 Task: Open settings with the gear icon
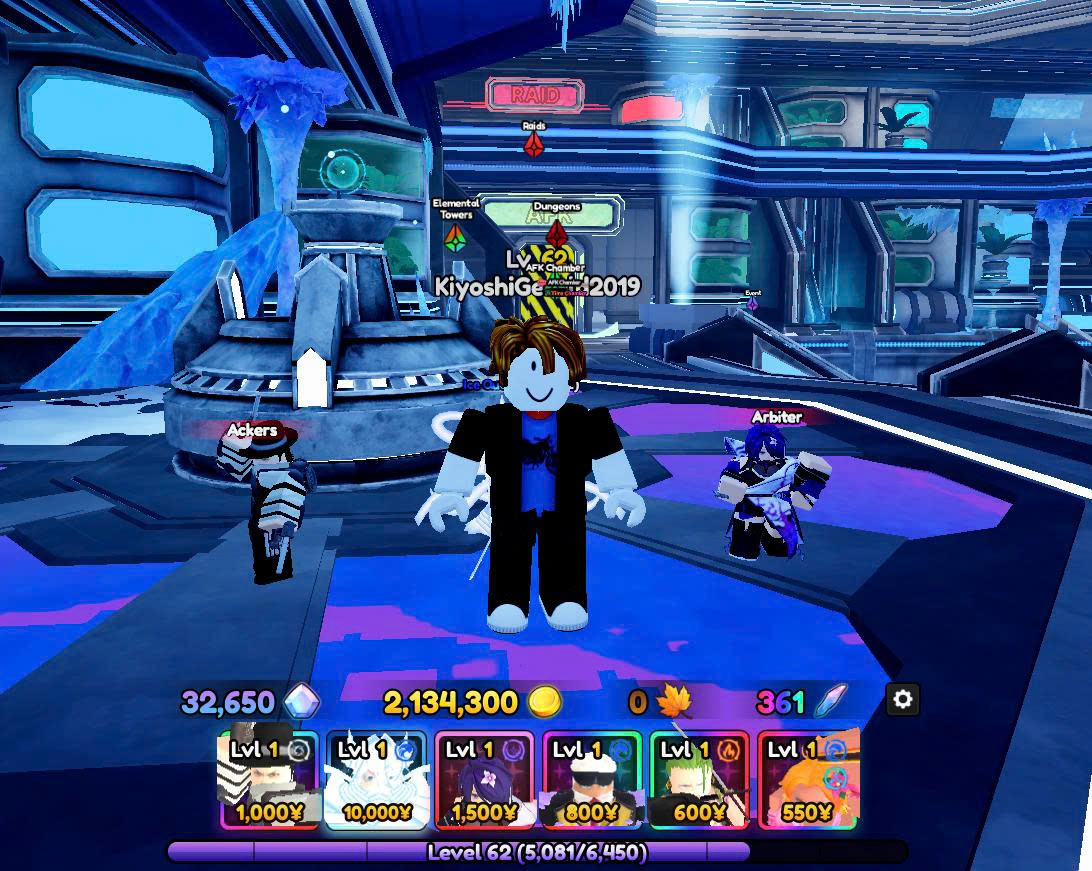[x=902, y=700]
